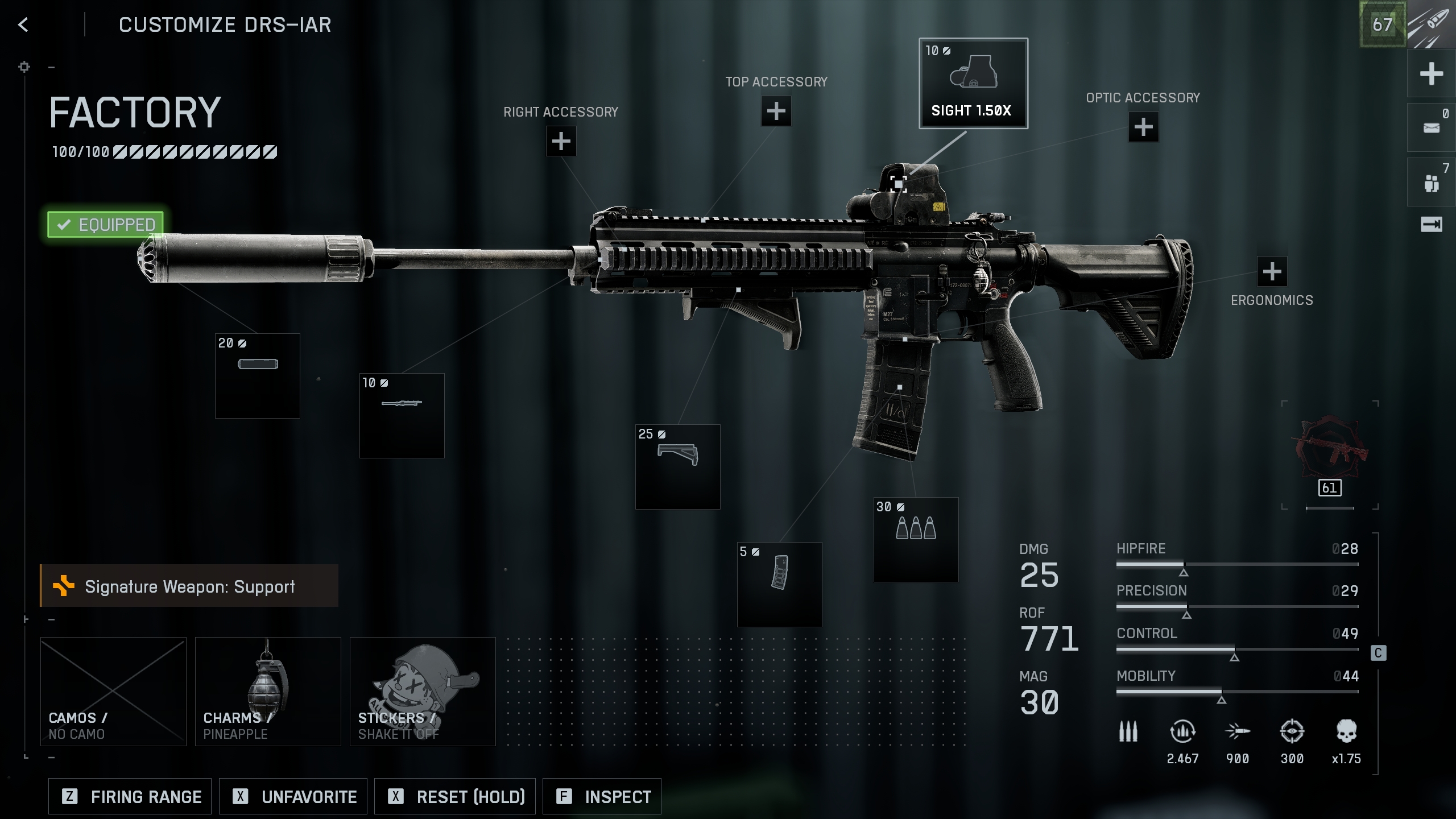This screenshot has width=1456, height=819.
Task: Add a Top Accessory attachment
Action: tap(776, 111)
